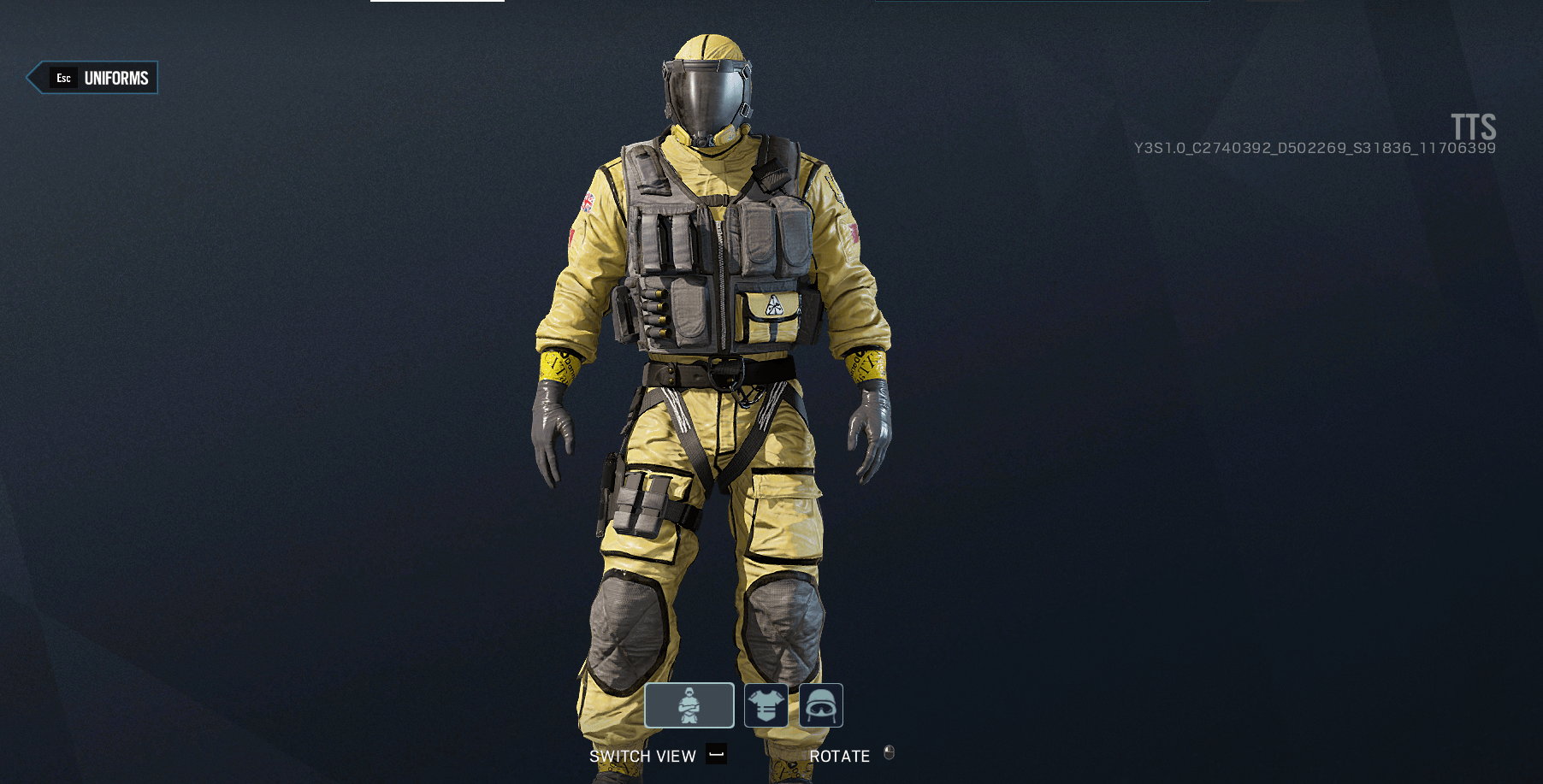This screenshot has height=784, width=1543.
Task: Click the dash key hint next to SWITCH VIEW
Action: coord(715,756)
